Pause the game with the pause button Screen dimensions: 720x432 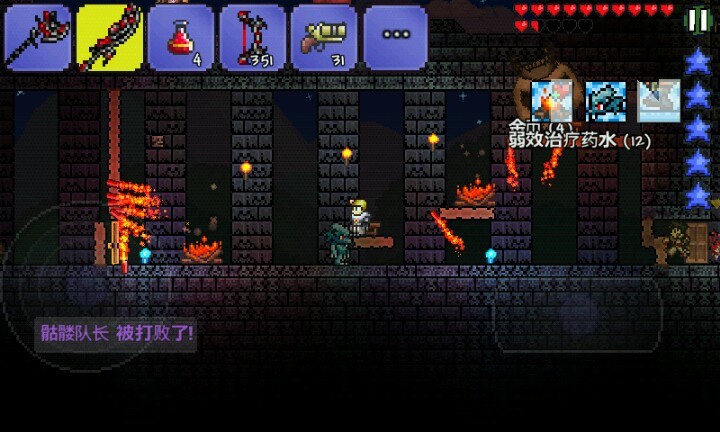click(697, 20)
